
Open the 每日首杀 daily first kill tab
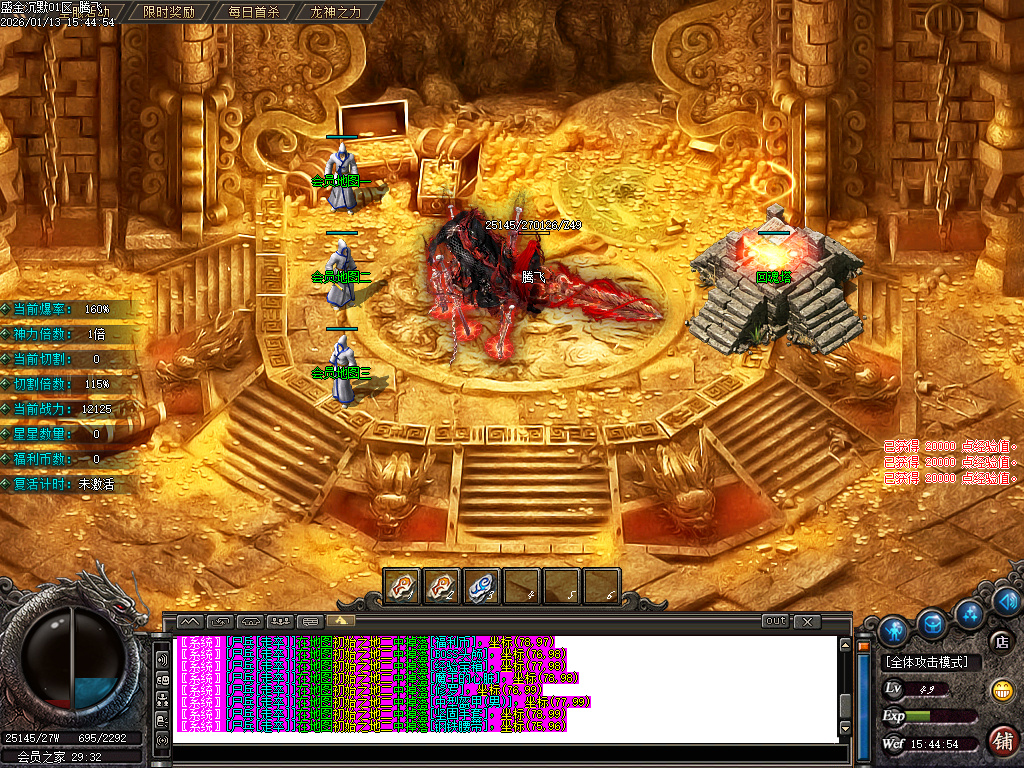coord(254,12)
